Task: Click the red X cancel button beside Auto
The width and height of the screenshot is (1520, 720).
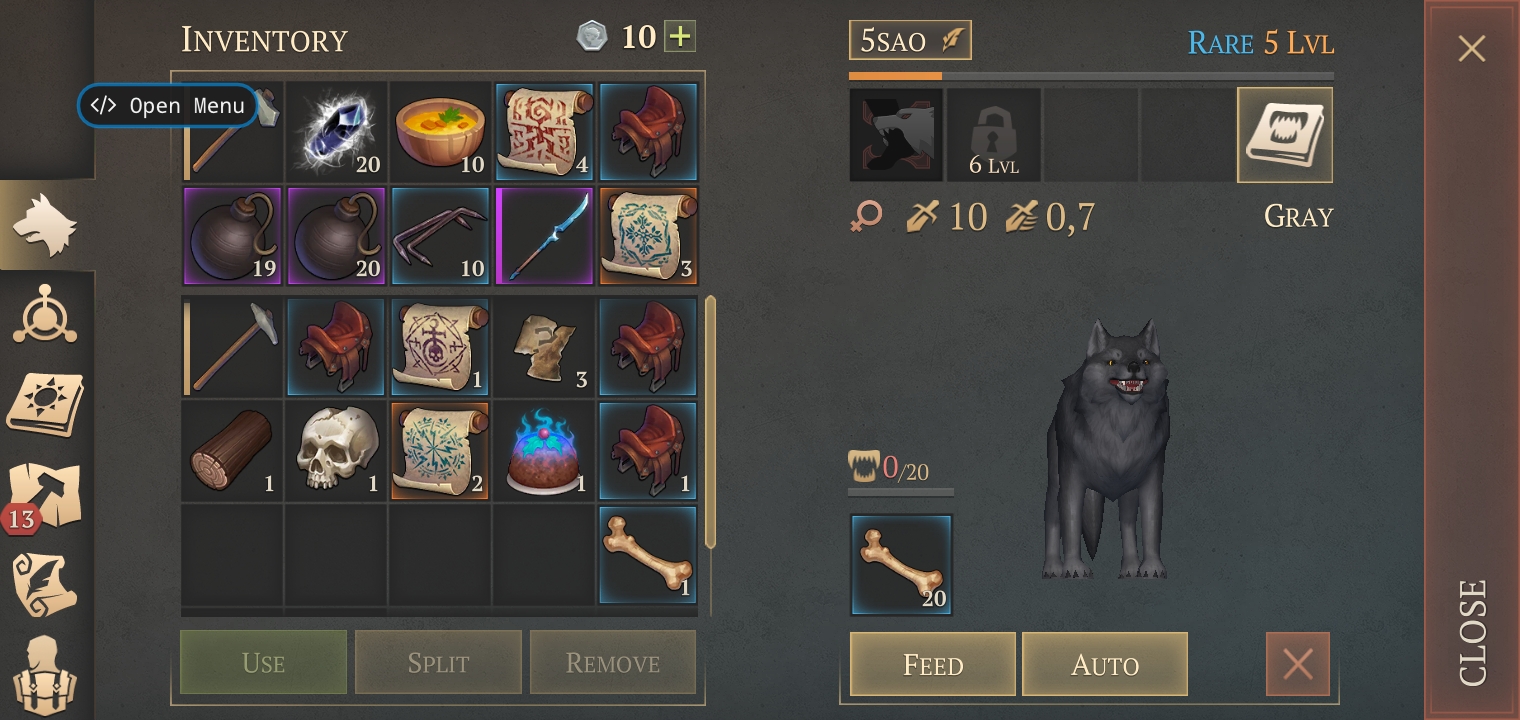Action: tap(1297, 664)
